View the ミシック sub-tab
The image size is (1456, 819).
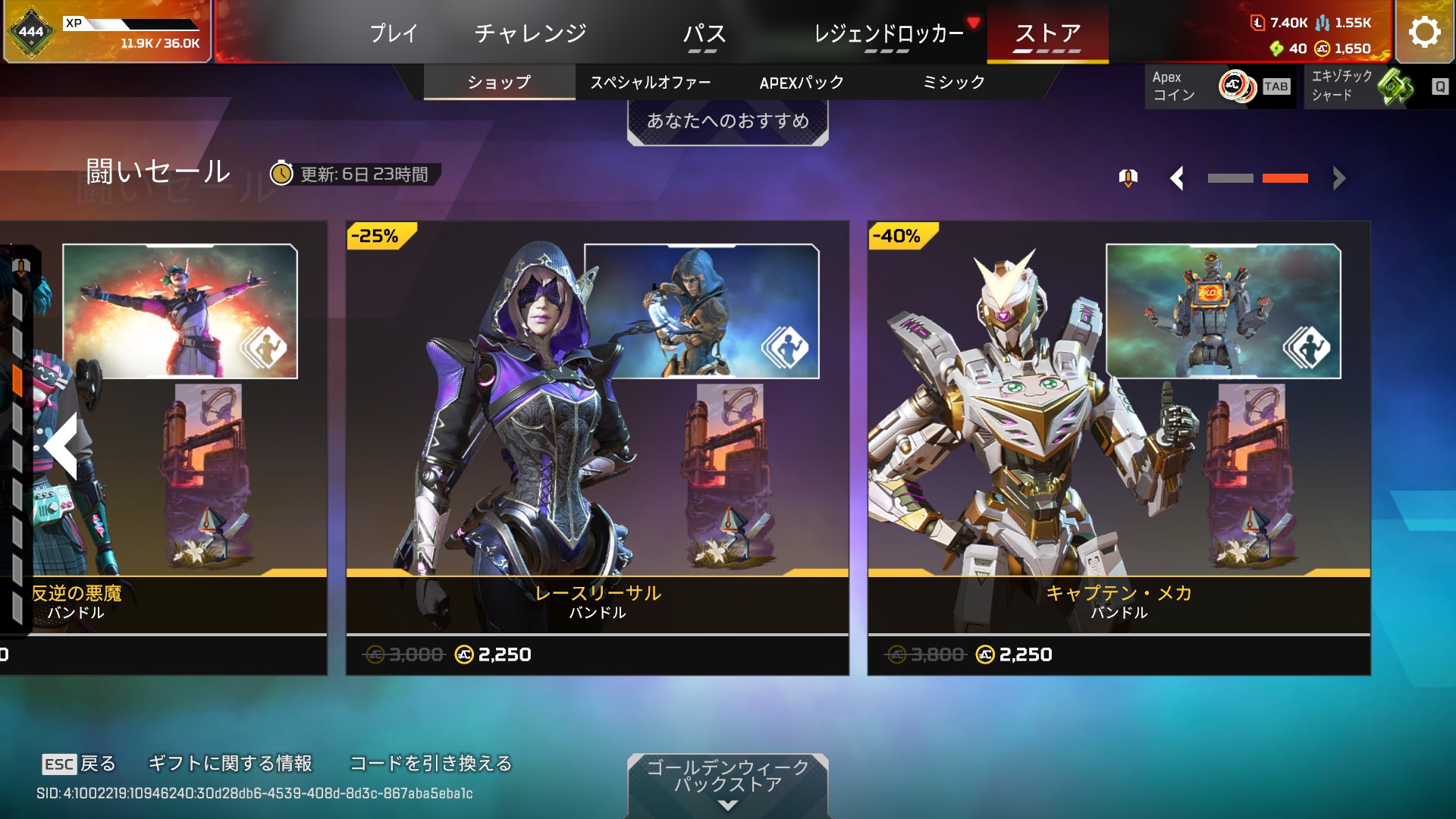coord(953,82)
